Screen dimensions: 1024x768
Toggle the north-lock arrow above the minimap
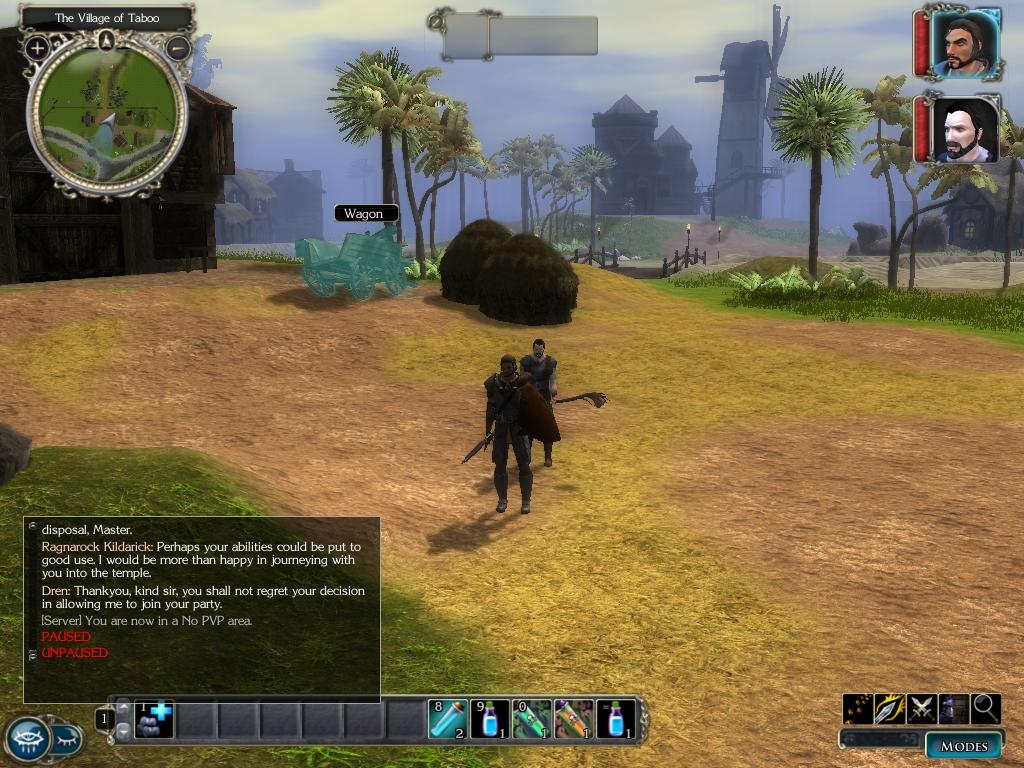[106, 40]
